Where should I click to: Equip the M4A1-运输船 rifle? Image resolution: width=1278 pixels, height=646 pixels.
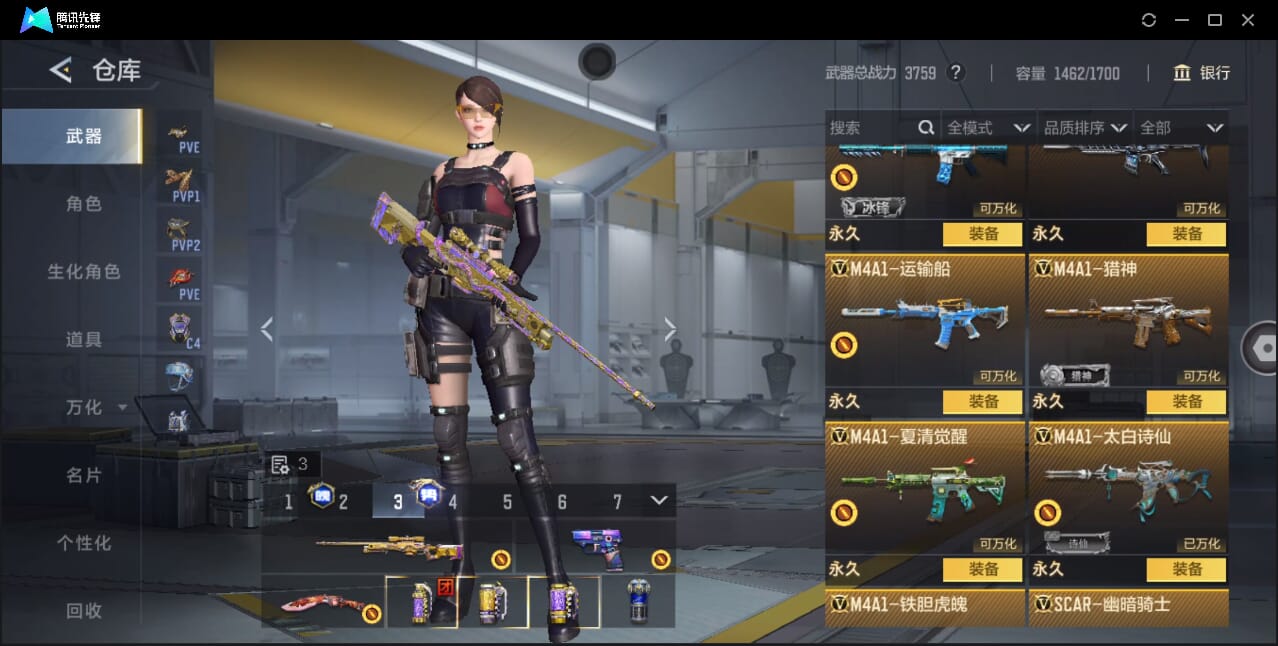982,401
